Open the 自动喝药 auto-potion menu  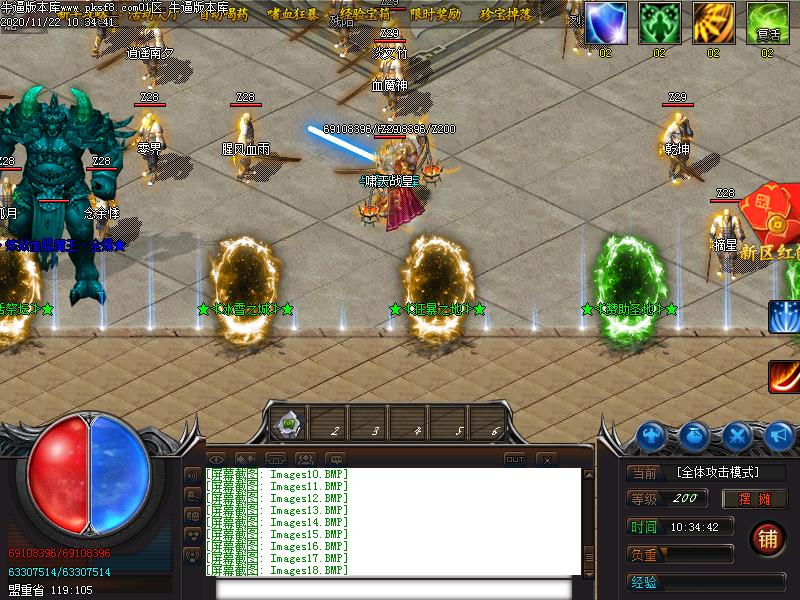point(224,14)
